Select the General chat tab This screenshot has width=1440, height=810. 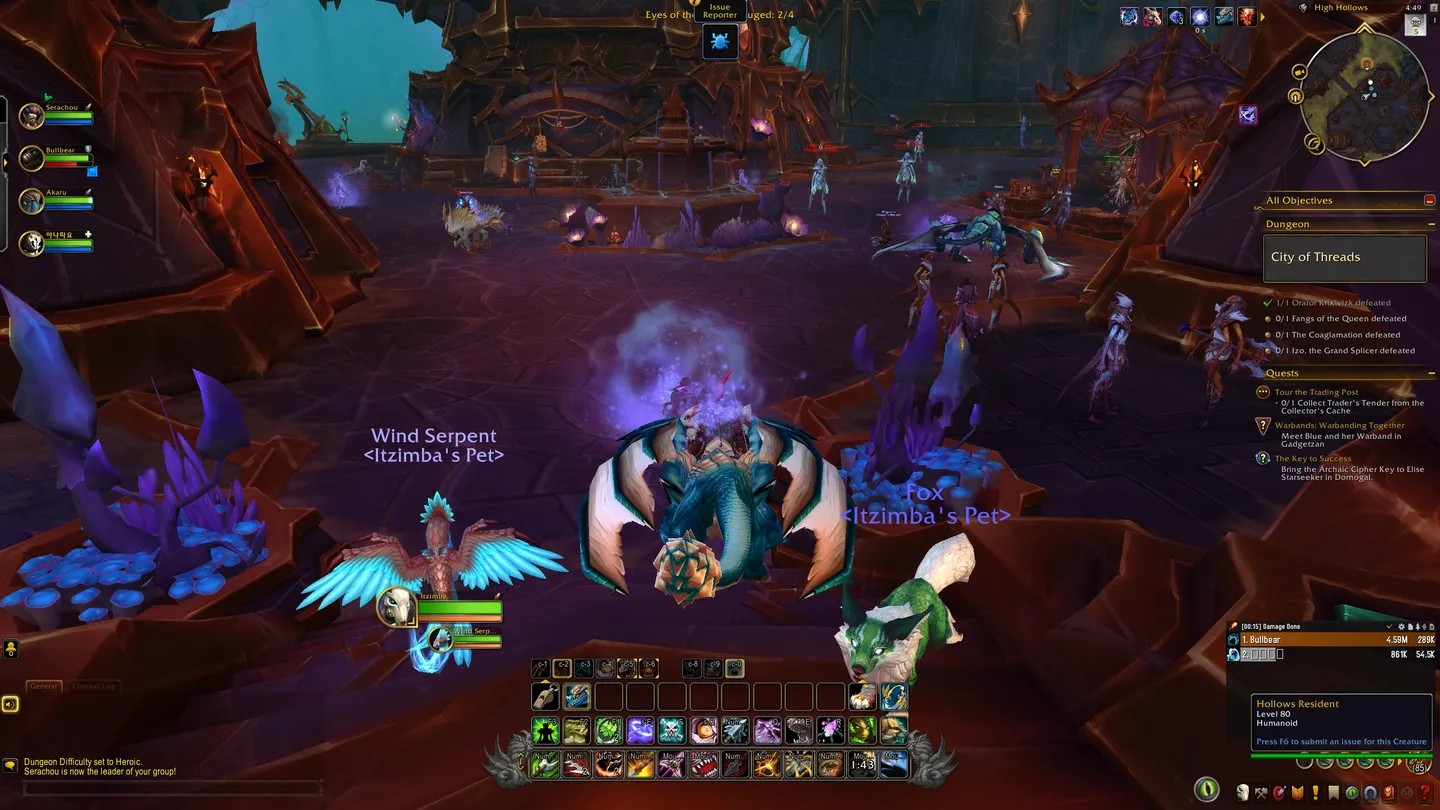pos(42,686)
